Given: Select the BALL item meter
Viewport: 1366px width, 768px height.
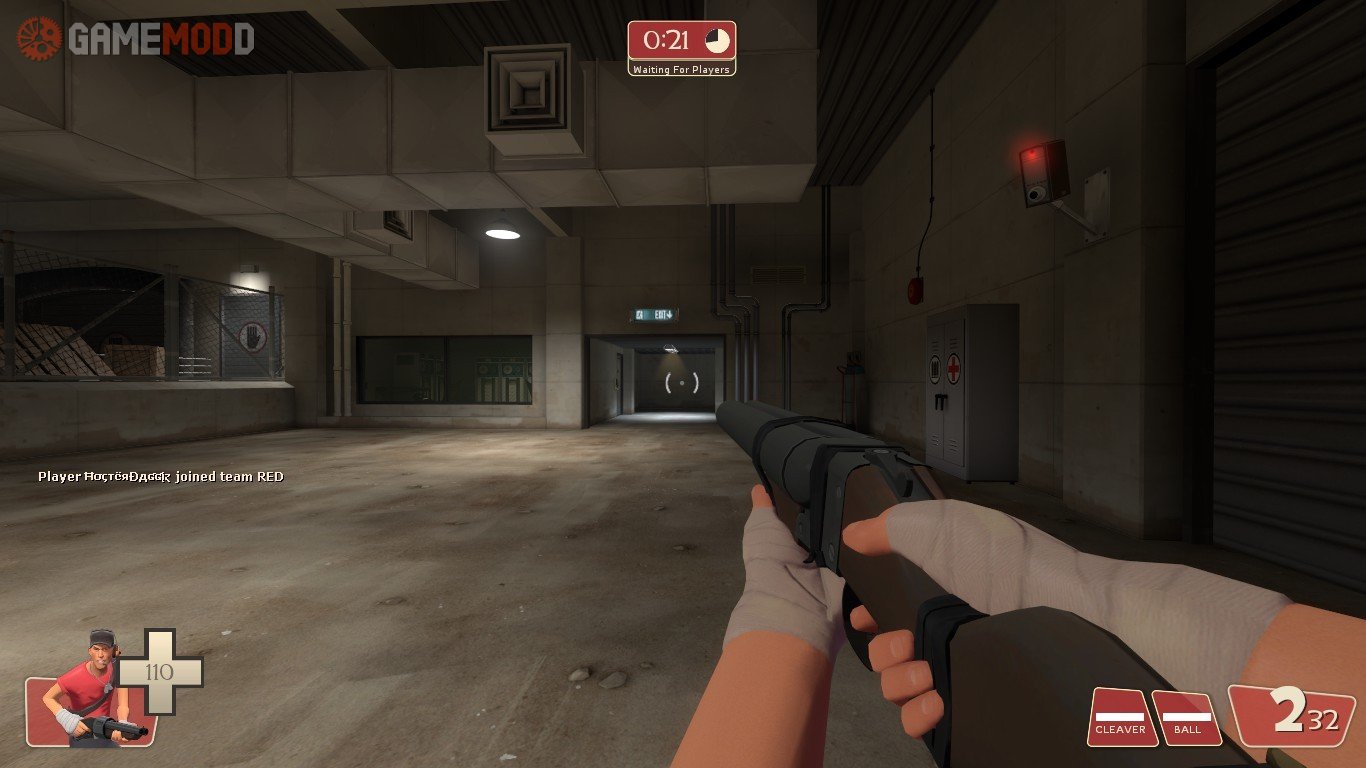Looking at the screenshot, I should 1187,717.
